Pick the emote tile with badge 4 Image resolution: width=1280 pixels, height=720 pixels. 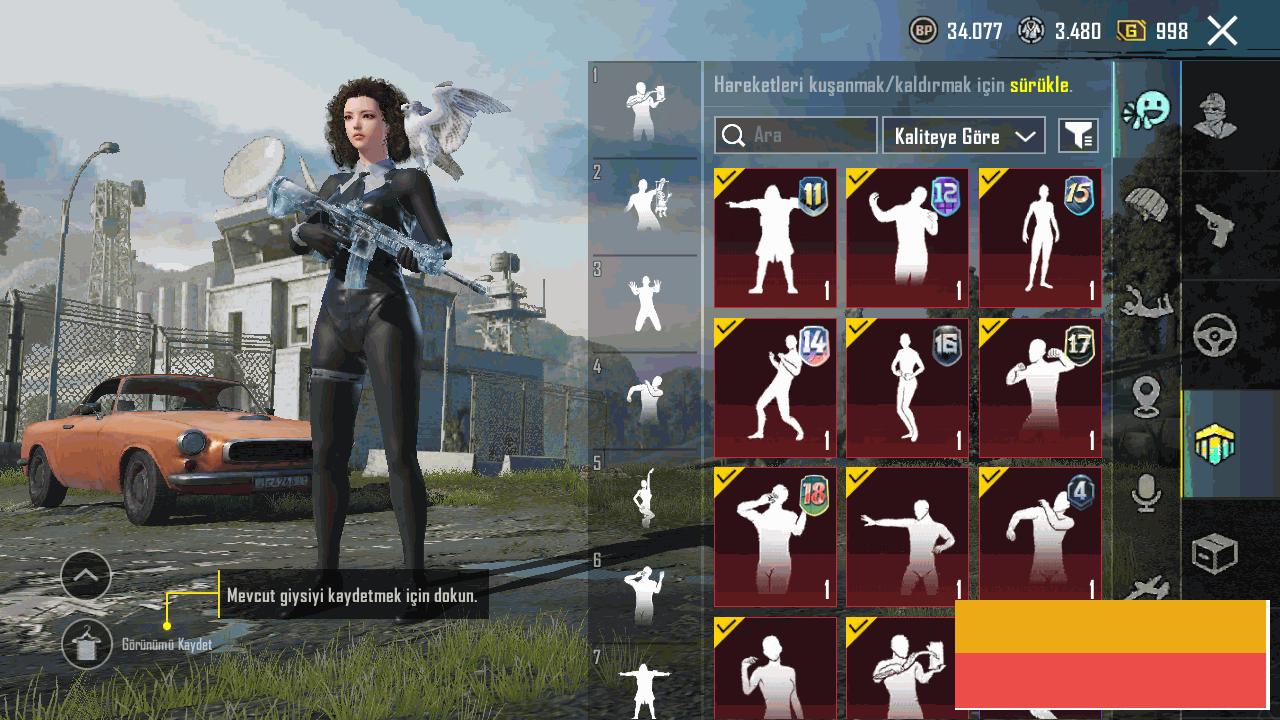click(x=1040, y=535)
